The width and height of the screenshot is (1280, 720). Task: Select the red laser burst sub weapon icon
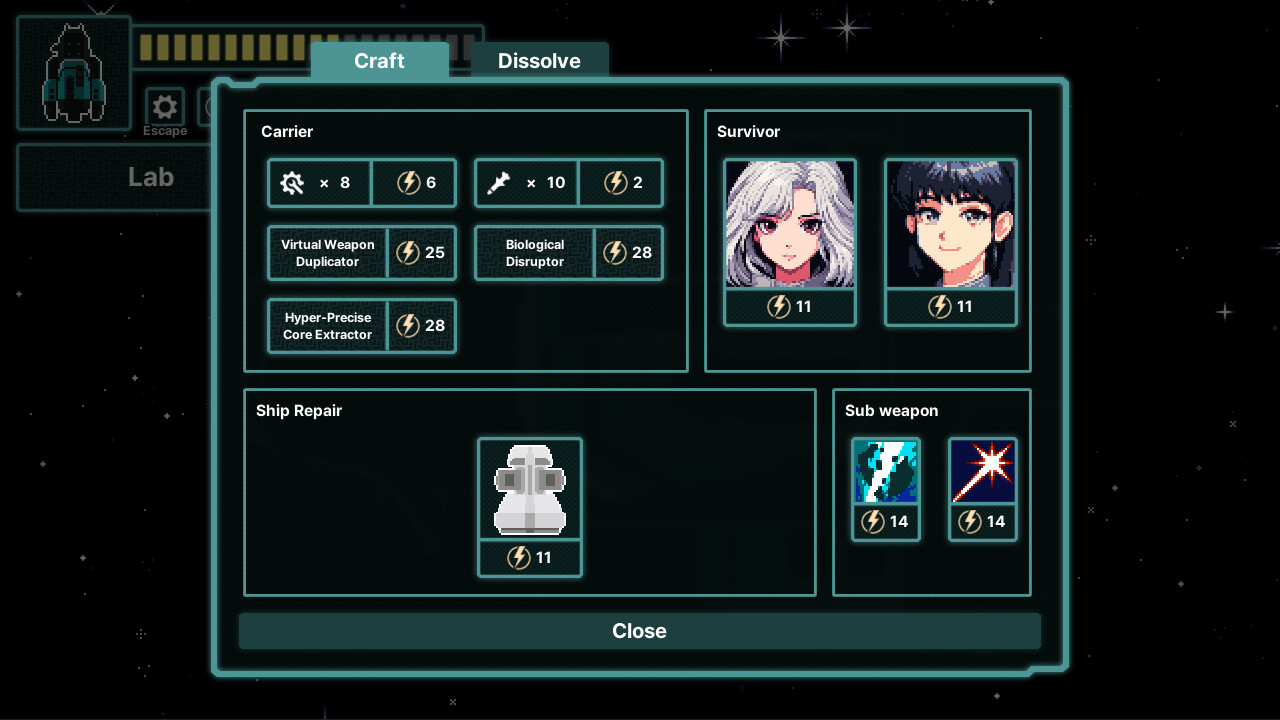pos(983,470)
